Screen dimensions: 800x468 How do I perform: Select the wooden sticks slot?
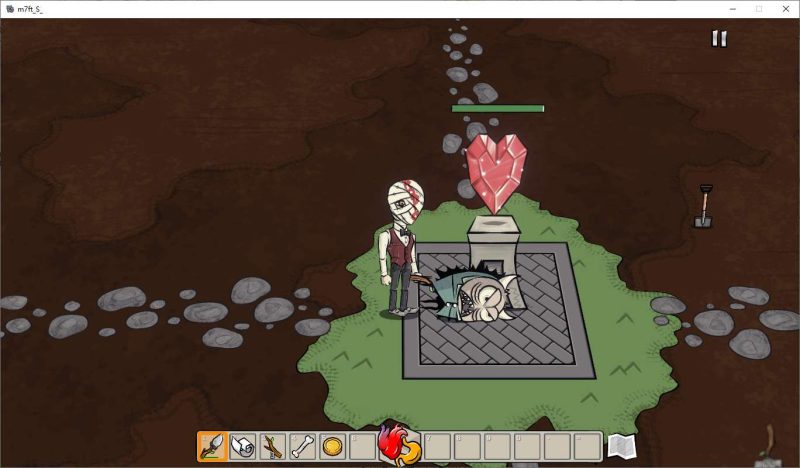(x=273, y=446)
